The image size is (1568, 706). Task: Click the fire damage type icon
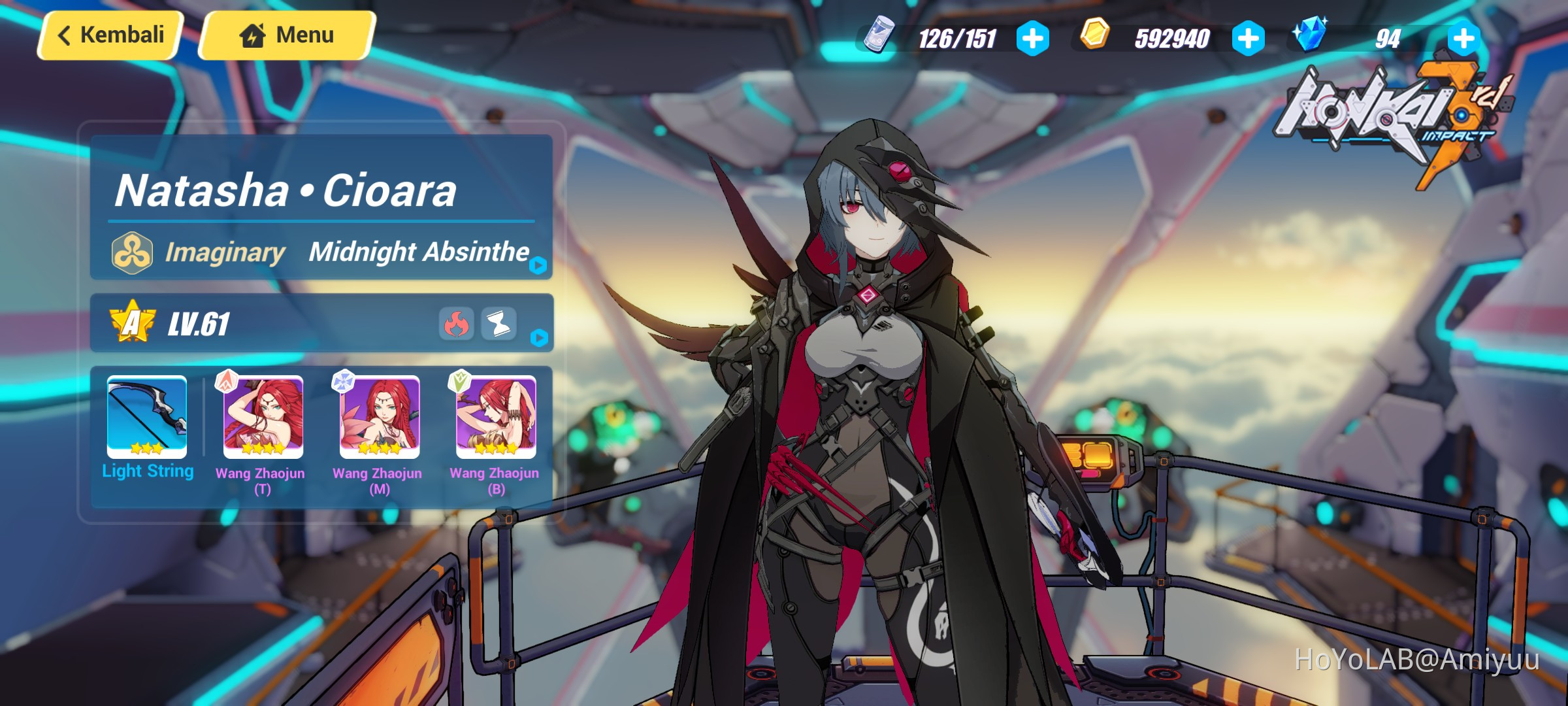coord(459,325)
